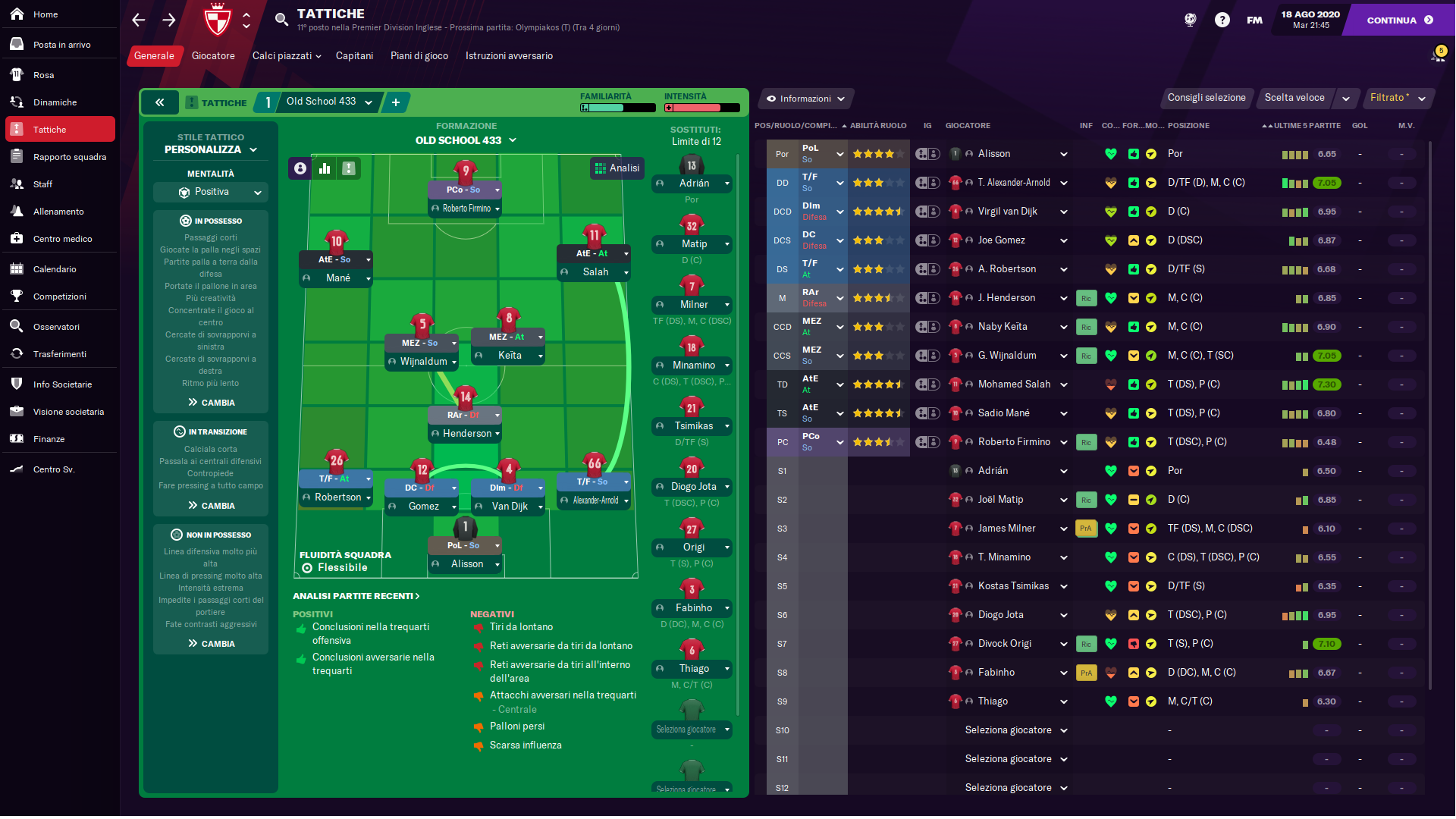The width and height of the screenshot is (1456, 819).
Task: Open the Calci piazzati dropdown
Action: pos(287,56)
